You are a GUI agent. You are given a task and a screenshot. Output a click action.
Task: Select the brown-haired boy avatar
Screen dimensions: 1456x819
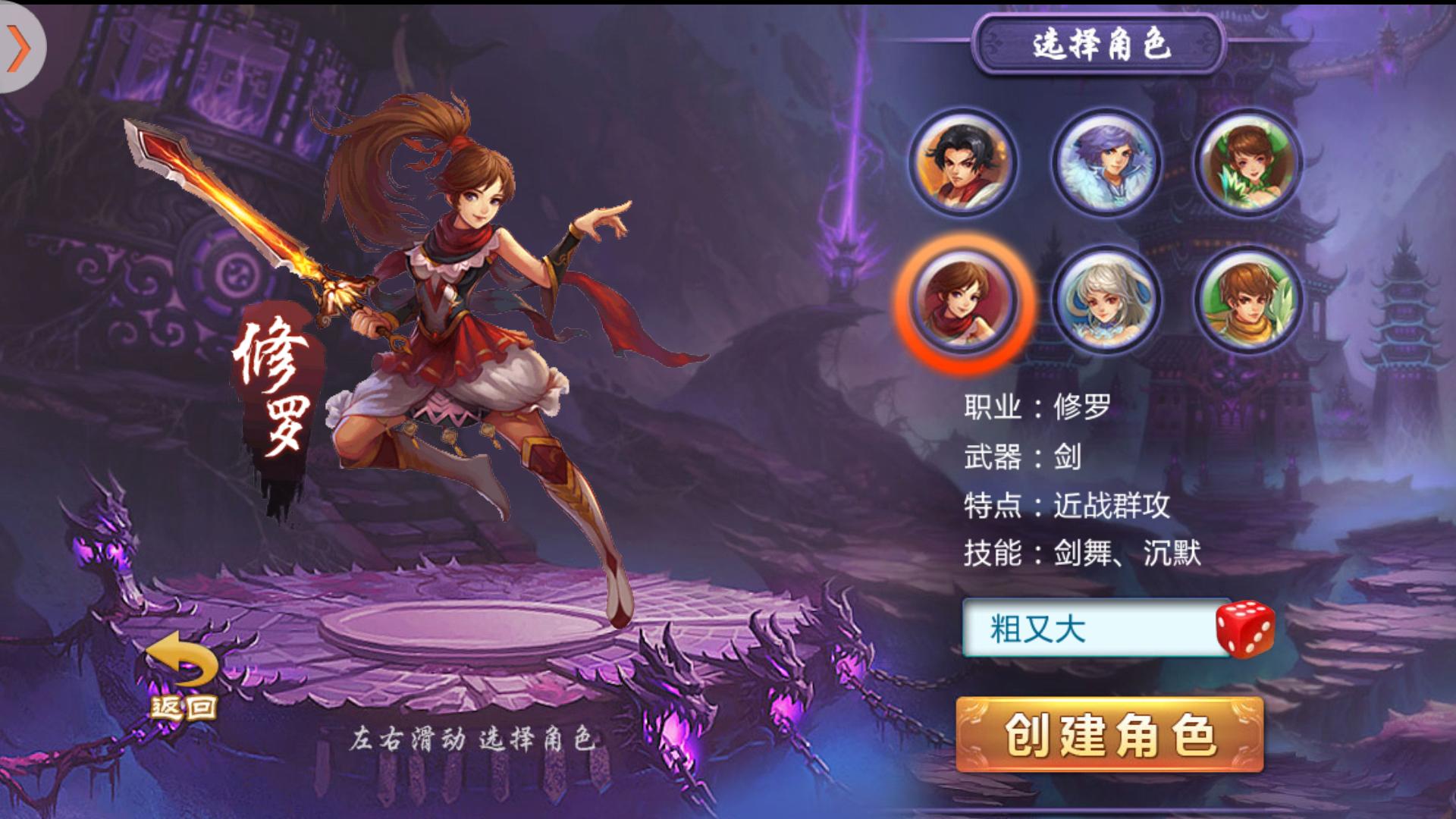tap(1248, 302)
